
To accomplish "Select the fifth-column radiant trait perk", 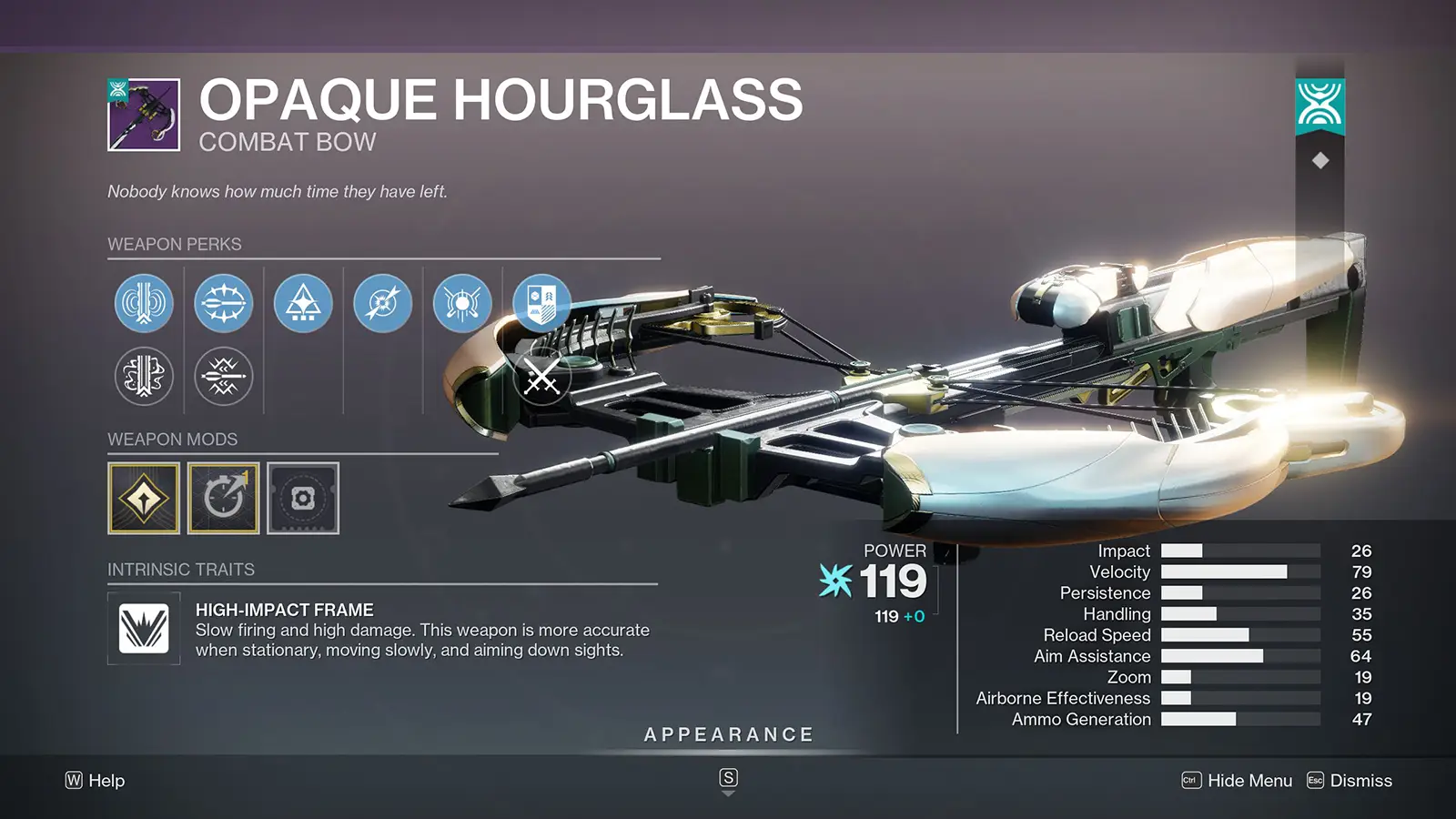I will [x=461, y=304].
